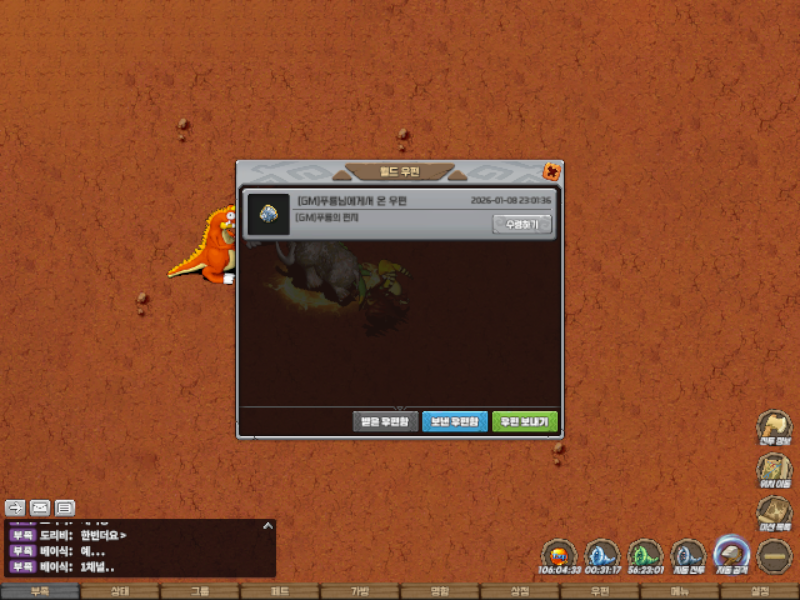Screen dimensions: 800x600
Task: Toggle the auto battle (자동 전투) icon
Action: coord(688,555)
